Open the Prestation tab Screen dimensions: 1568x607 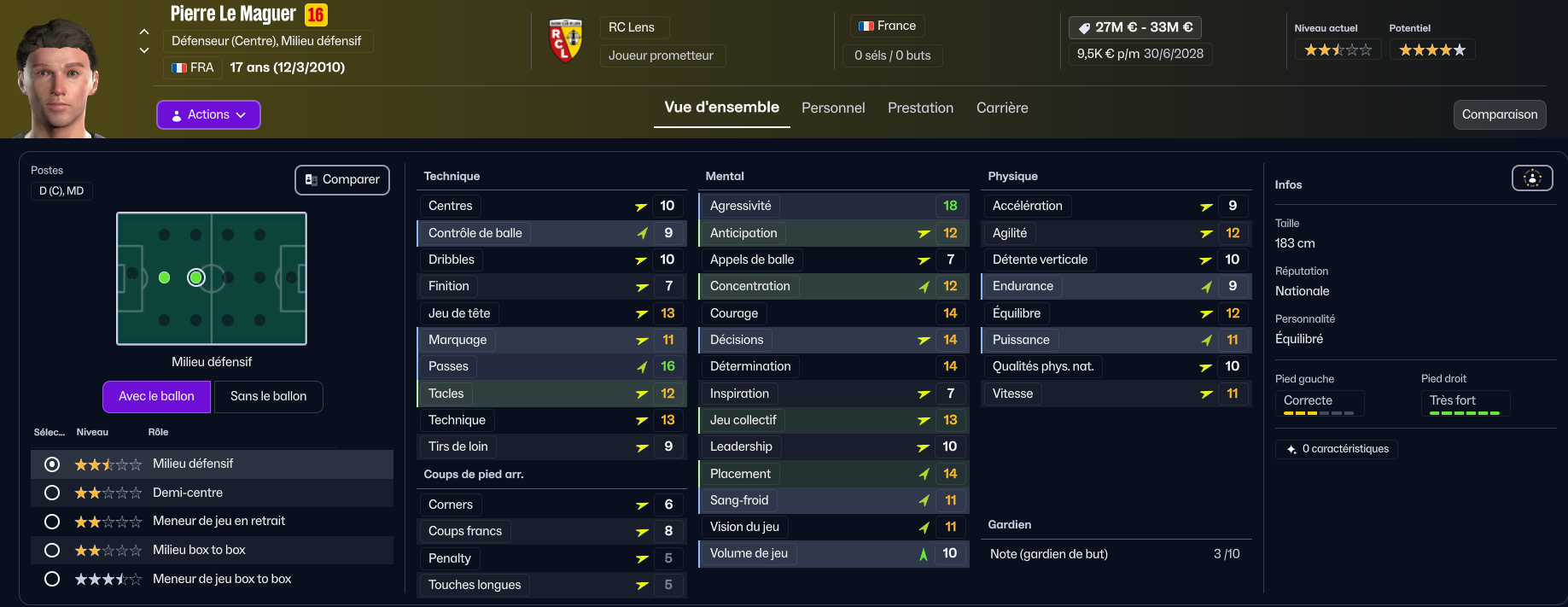920,108
